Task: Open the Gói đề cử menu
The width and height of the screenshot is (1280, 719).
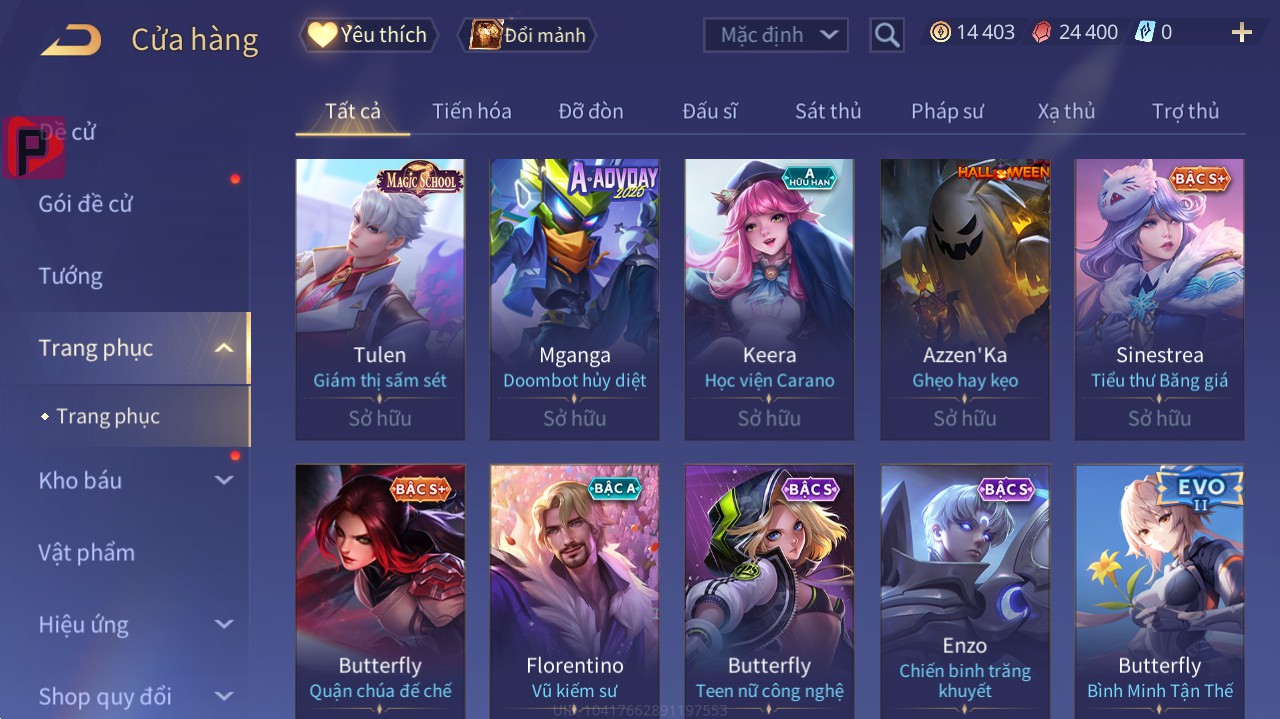Action: [x=86, y=204]
